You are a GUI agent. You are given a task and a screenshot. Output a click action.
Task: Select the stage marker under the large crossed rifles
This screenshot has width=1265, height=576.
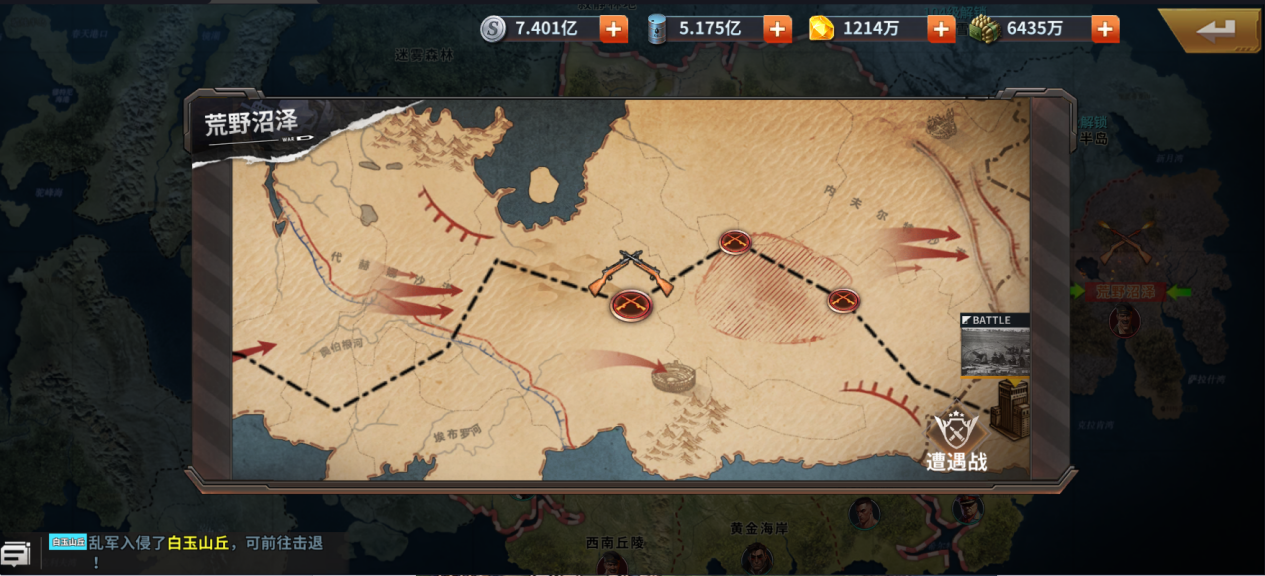pos(631,305)
